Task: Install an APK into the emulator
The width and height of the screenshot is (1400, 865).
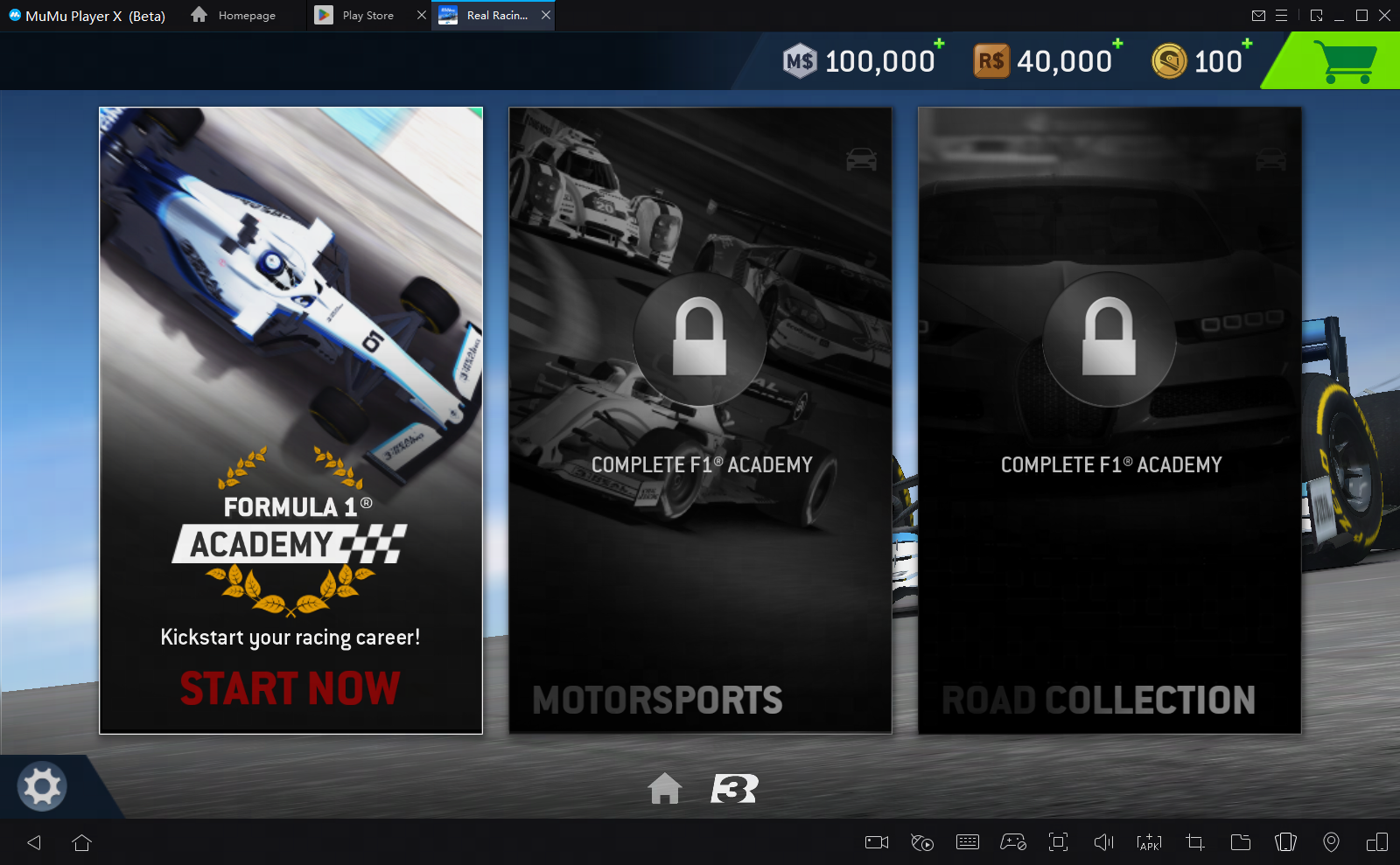Action: (1149, 842)
